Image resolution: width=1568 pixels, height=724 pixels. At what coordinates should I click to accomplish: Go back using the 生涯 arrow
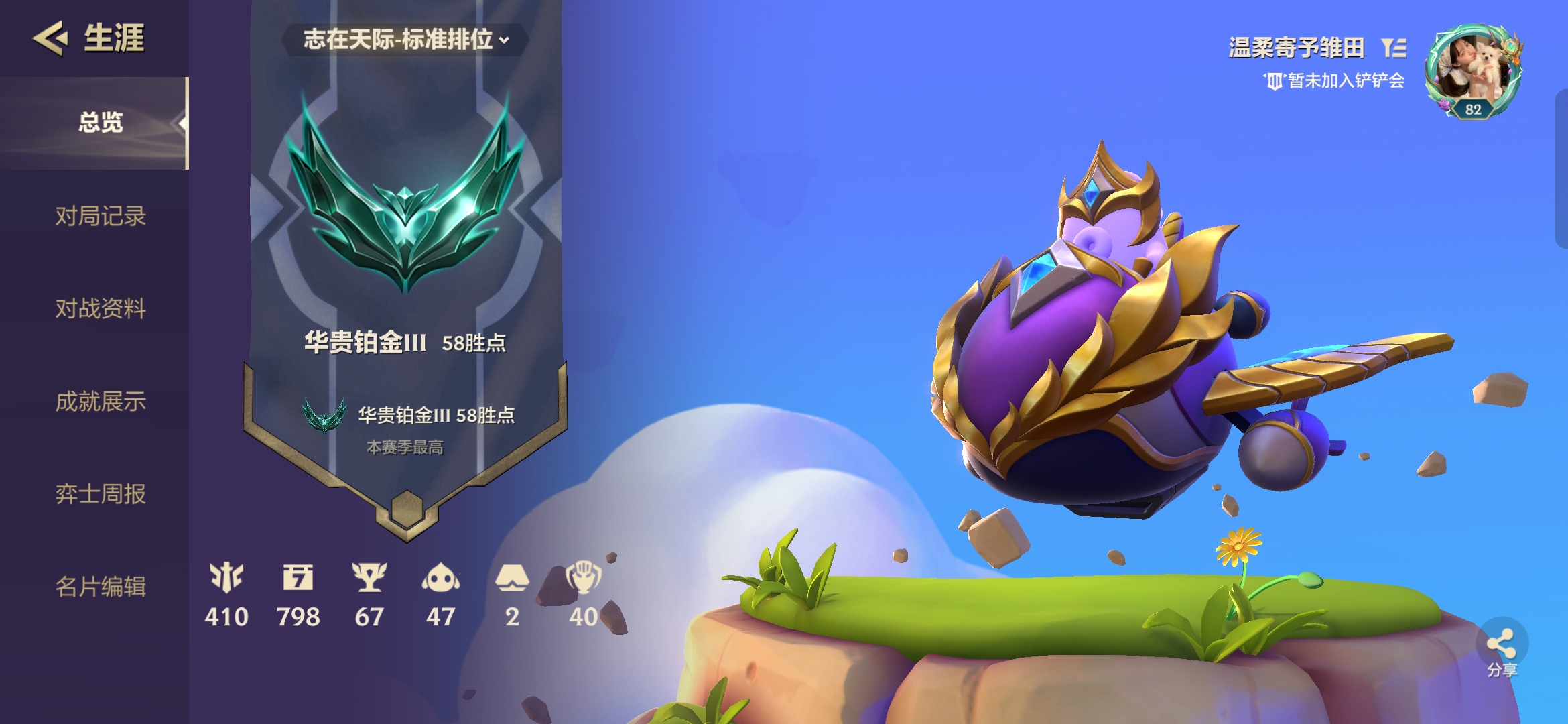click(50, 38)
